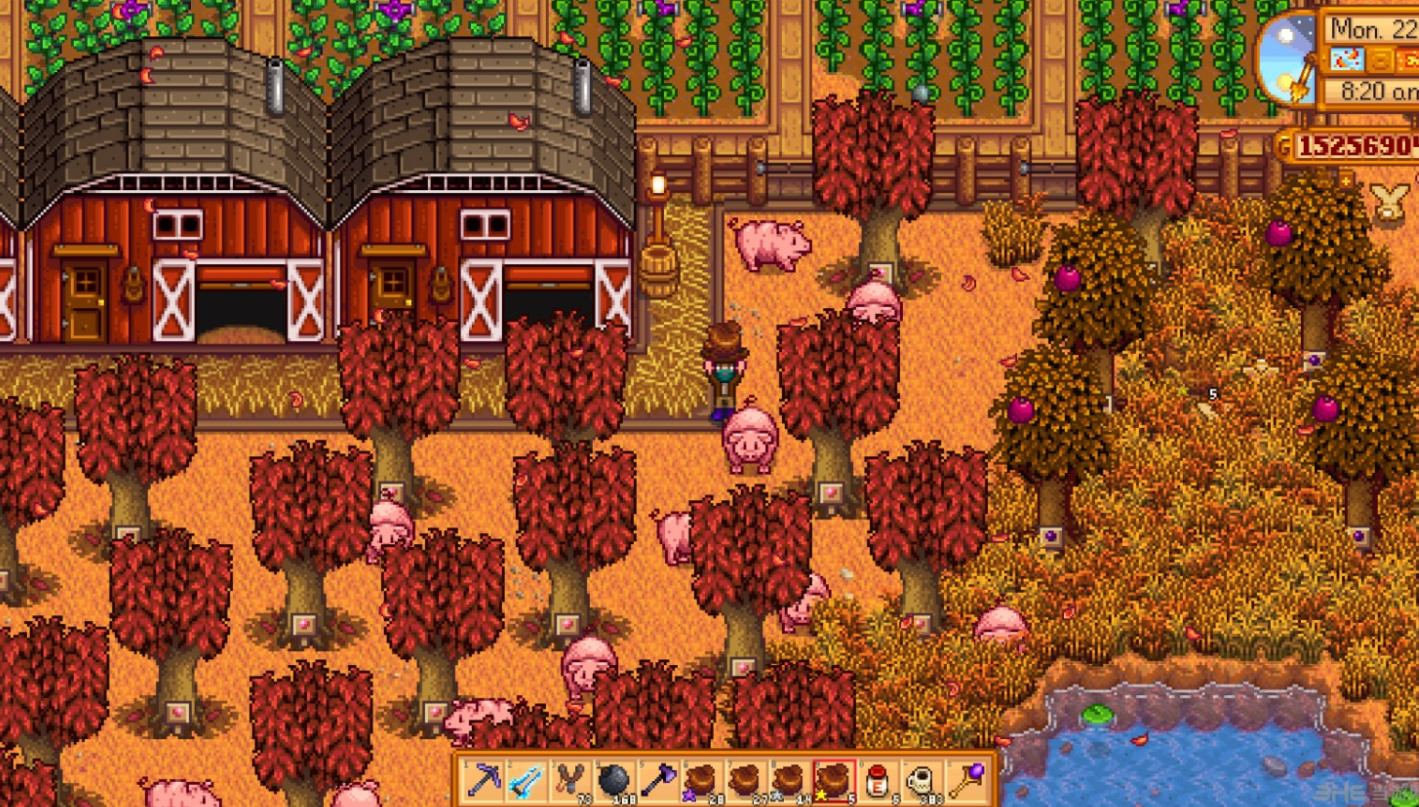
Task: Click the gold-star truffle slot
Action: click(833, 780)
